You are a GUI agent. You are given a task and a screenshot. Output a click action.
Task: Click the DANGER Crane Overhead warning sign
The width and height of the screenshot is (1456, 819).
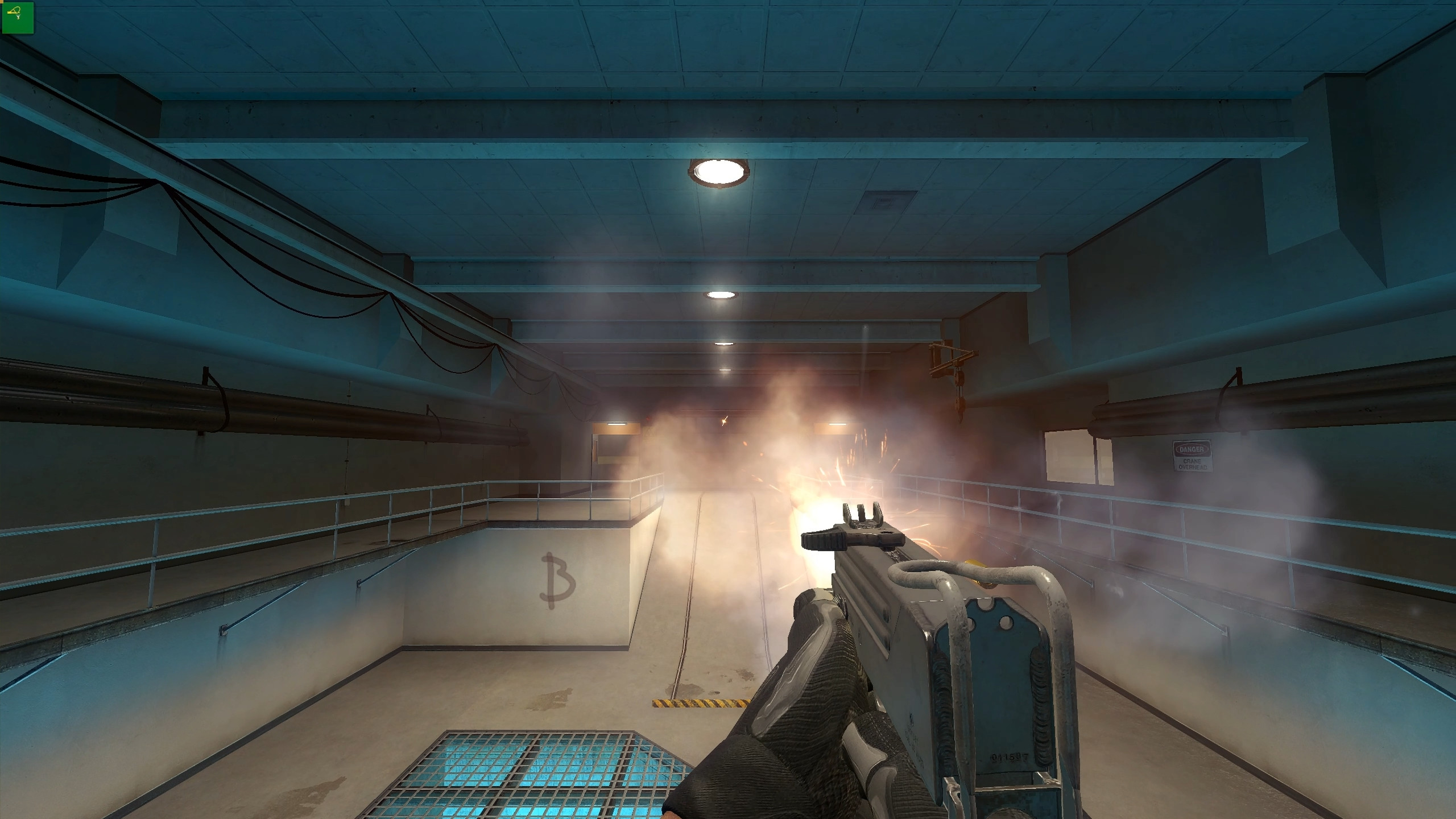[1192, 455]
